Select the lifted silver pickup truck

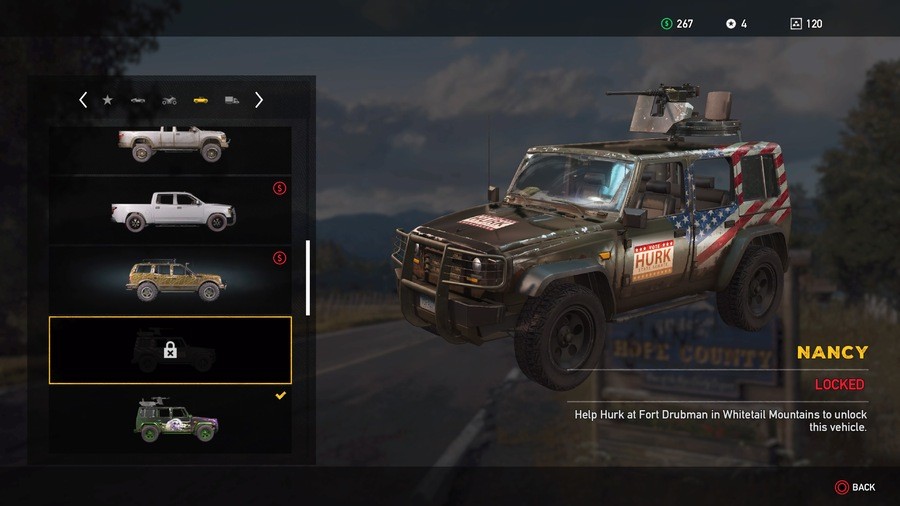(172, 145)
